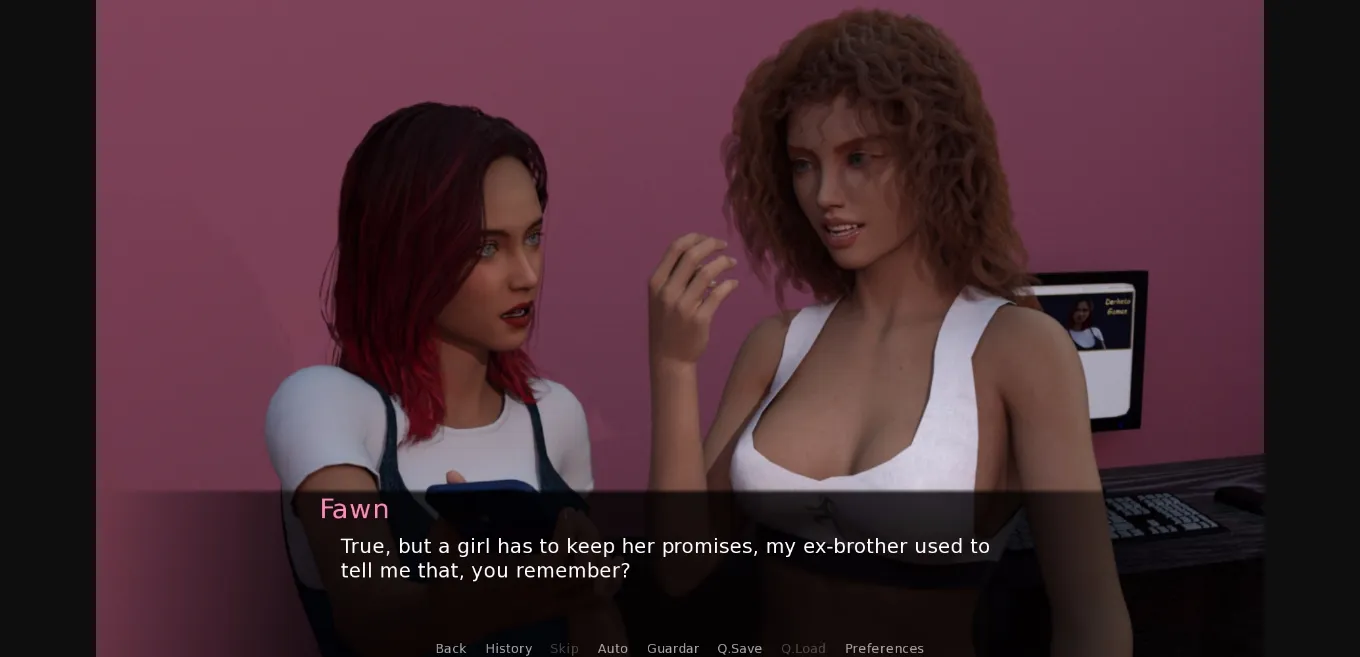Quick save with Q.Save
The image size is (1360, 657).
click(x=739, y=648)
